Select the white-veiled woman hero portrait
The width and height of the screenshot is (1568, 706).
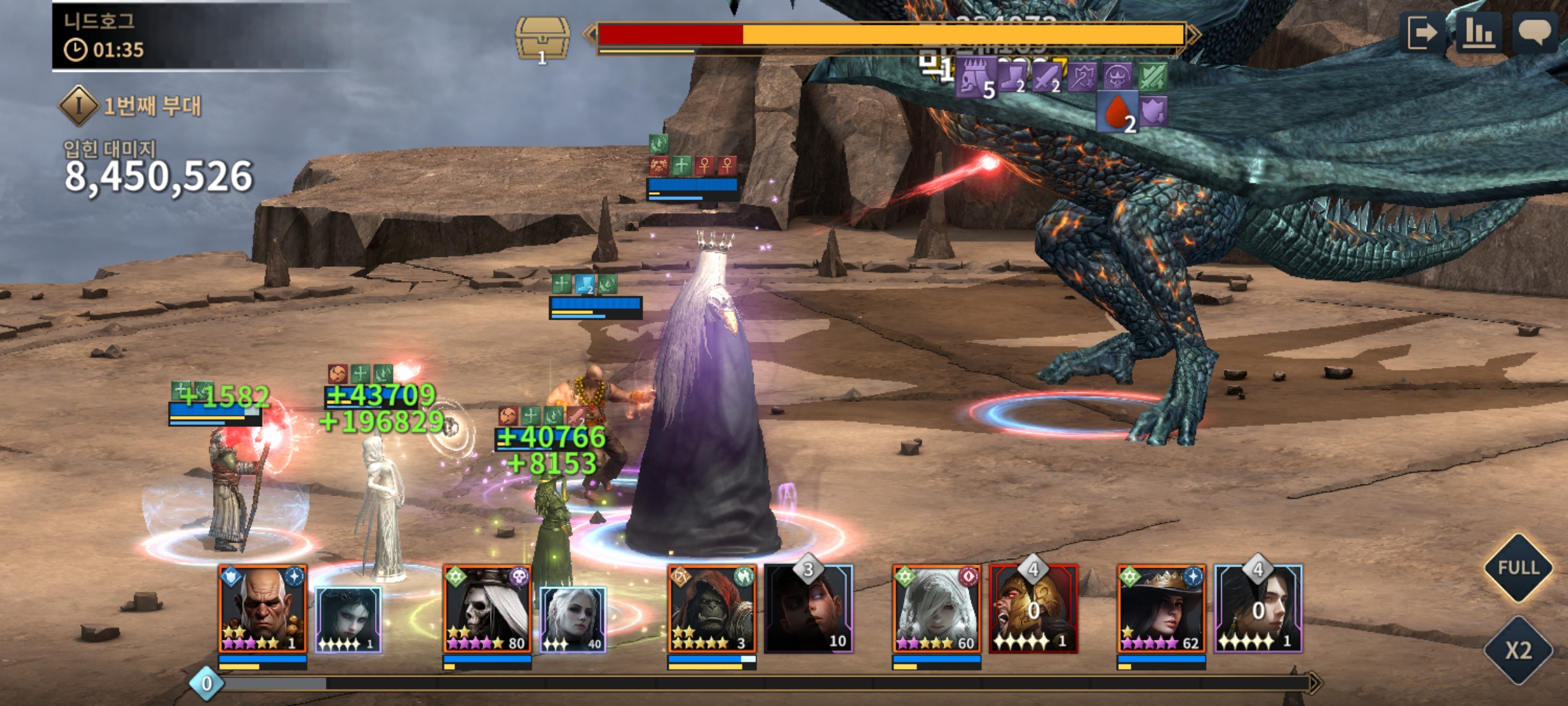point(936,609)
